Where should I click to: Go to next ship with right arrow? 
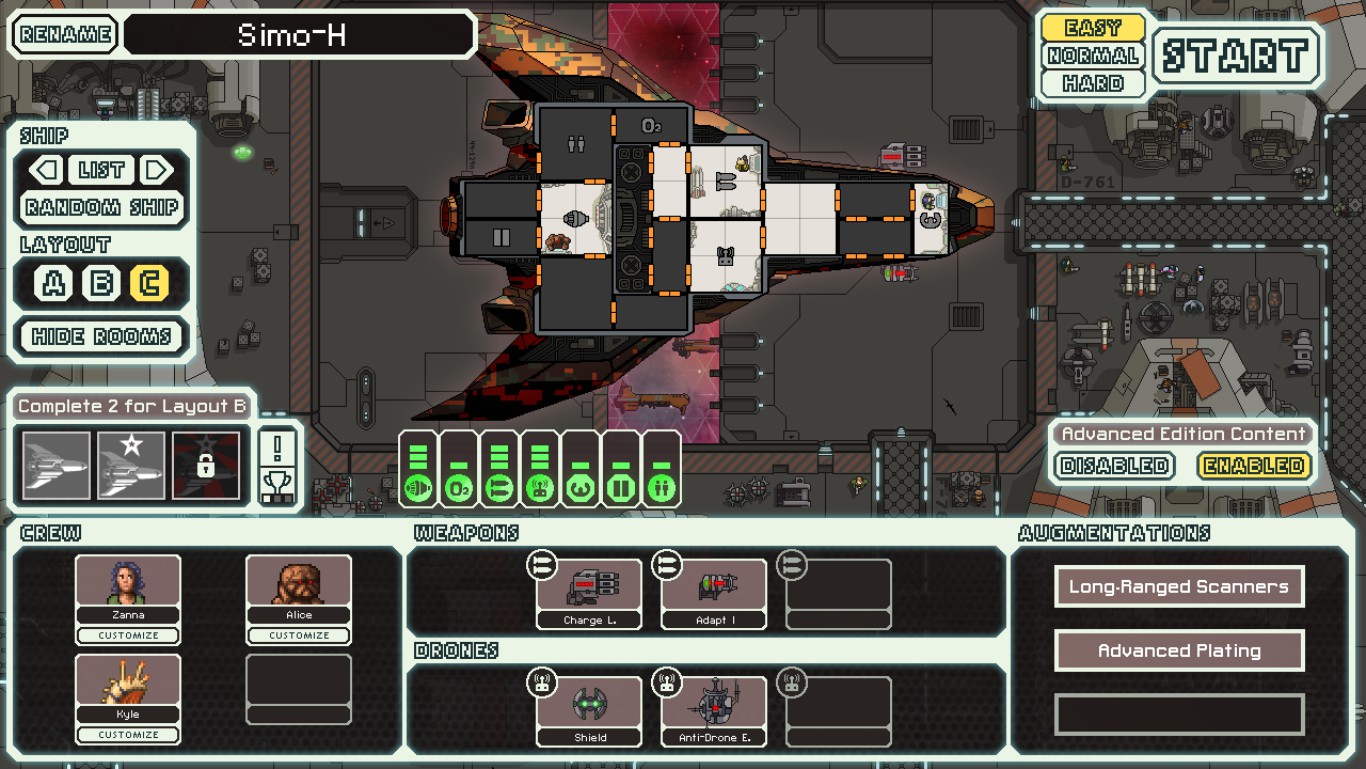[x=156, y=170]
